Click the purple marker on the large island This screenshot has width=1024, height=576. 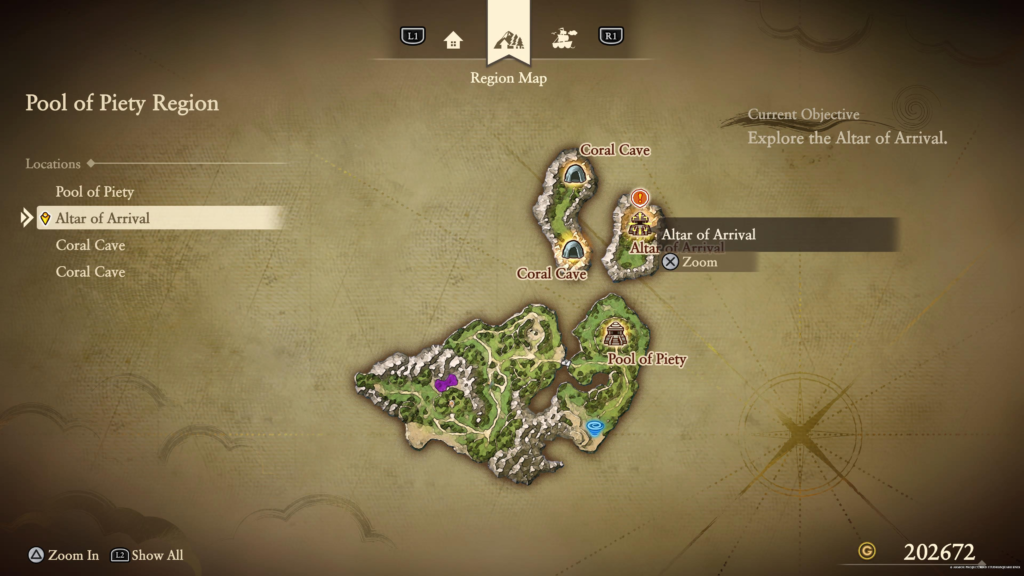click(x=445, y=382)
